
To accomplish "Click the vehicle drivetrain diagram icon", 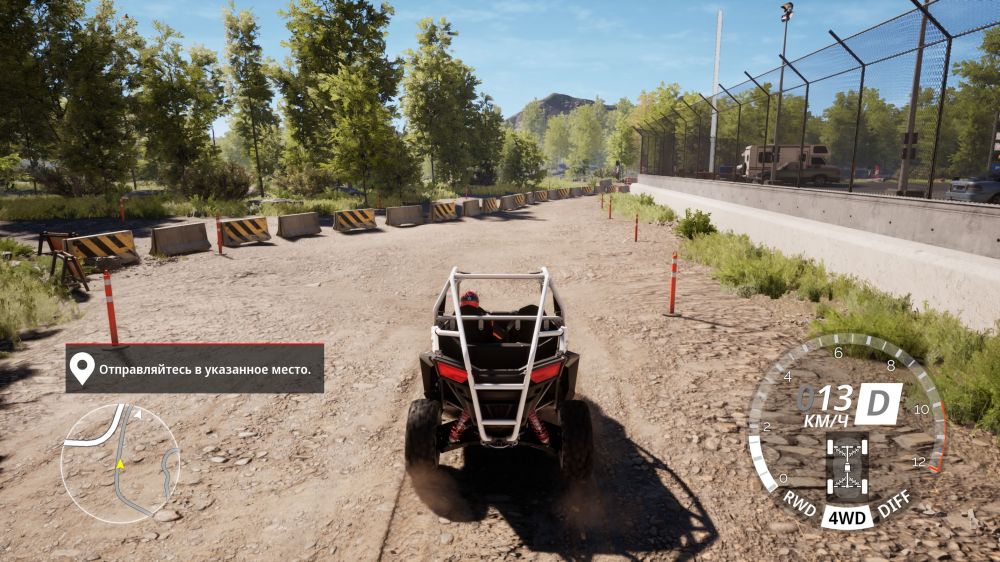I will (x=847, y=468).
